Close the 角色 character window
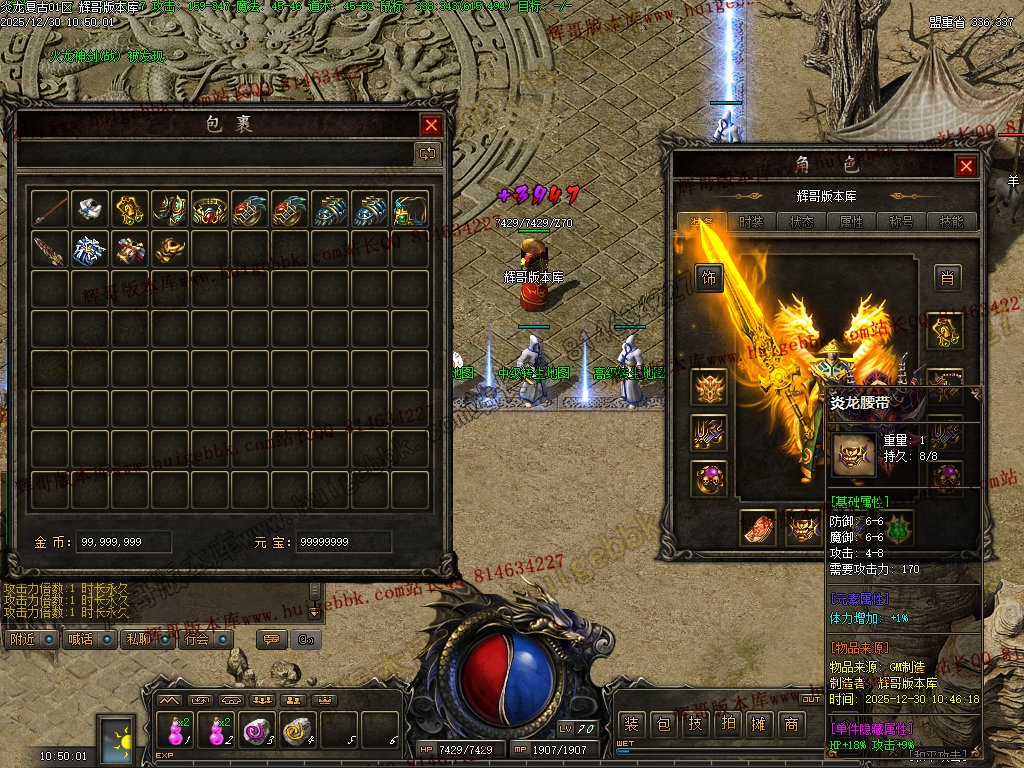The image size is (1024, 768). (965, 166)
